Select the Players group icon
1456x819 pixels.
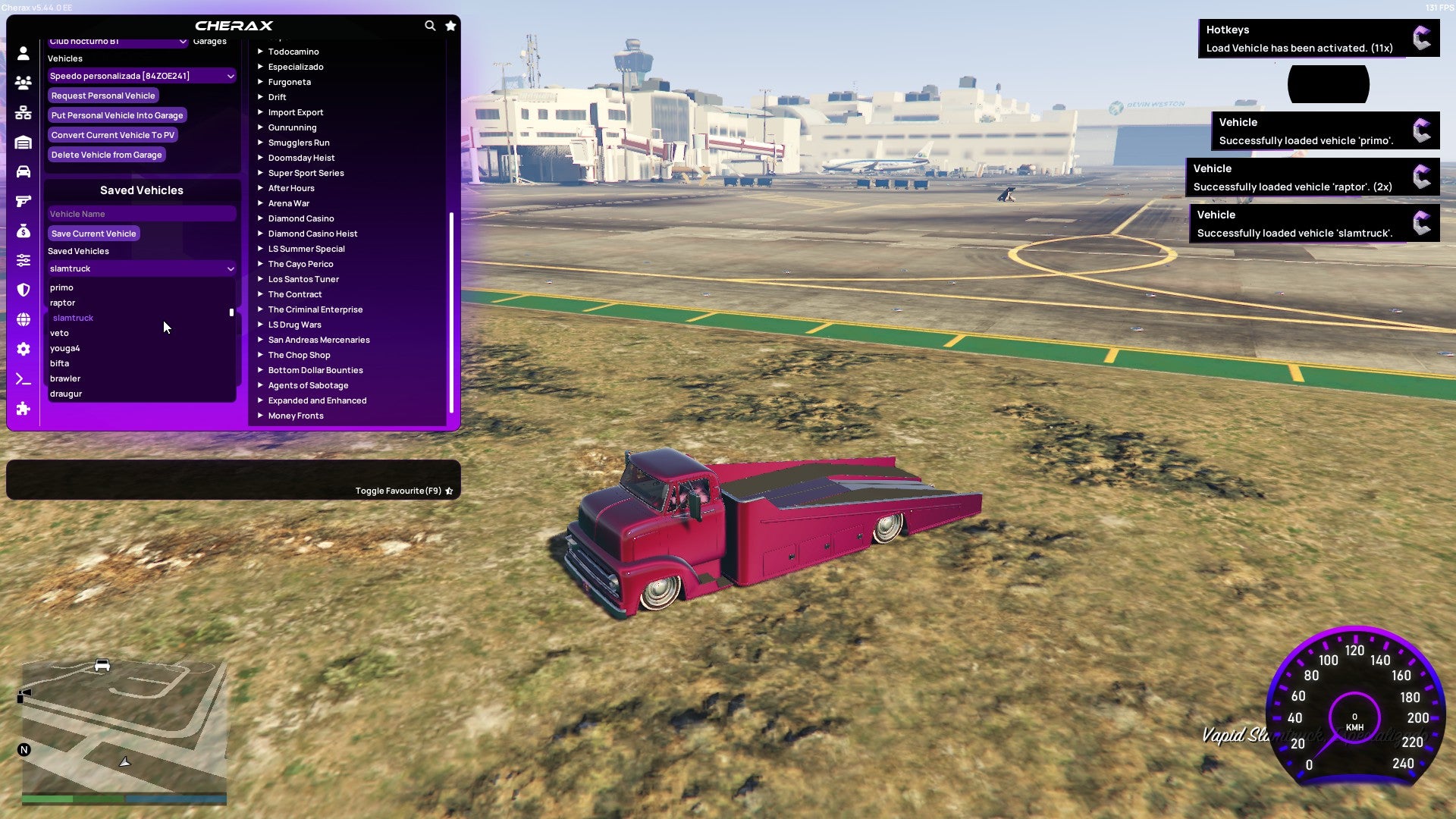23,83
